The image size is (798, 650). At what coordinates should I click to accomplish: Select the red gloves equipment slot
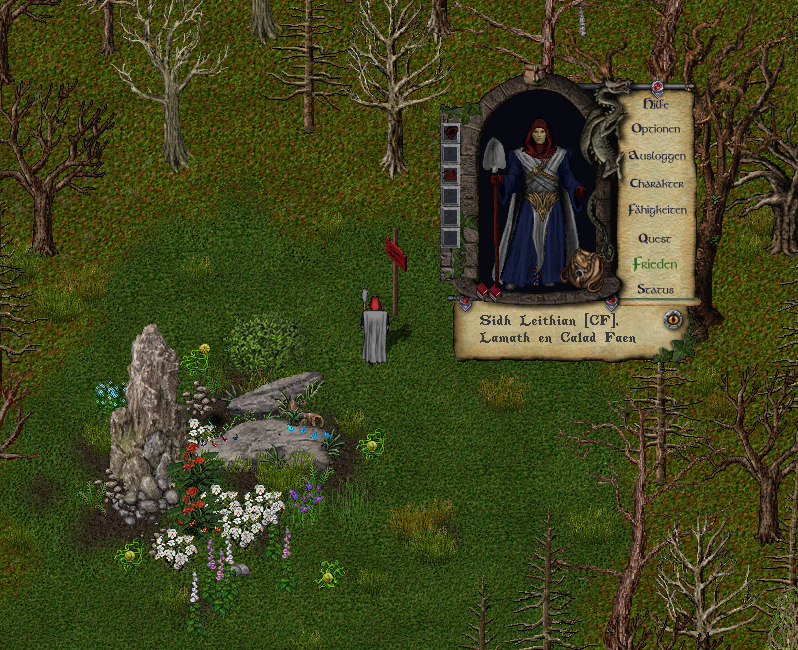tap(451, 175)
